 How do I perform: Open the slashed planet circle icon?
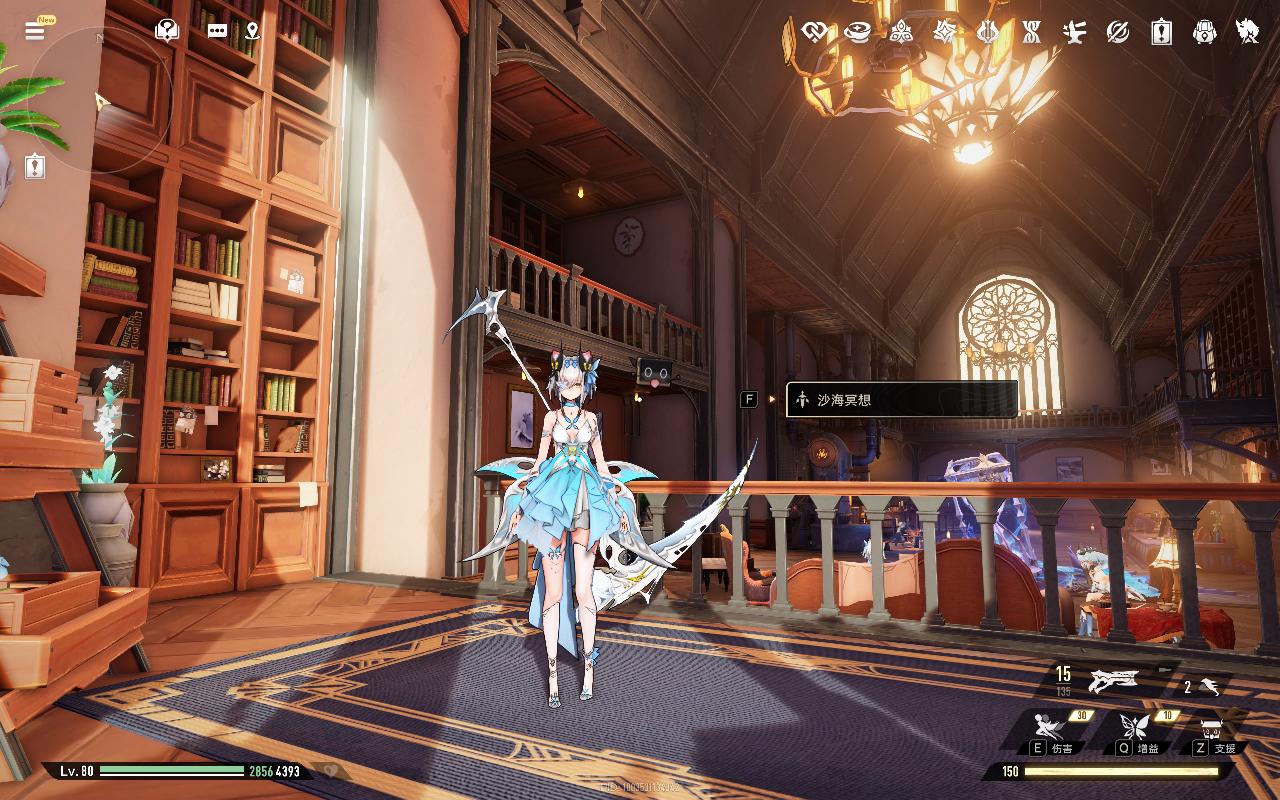point(1118,32)
